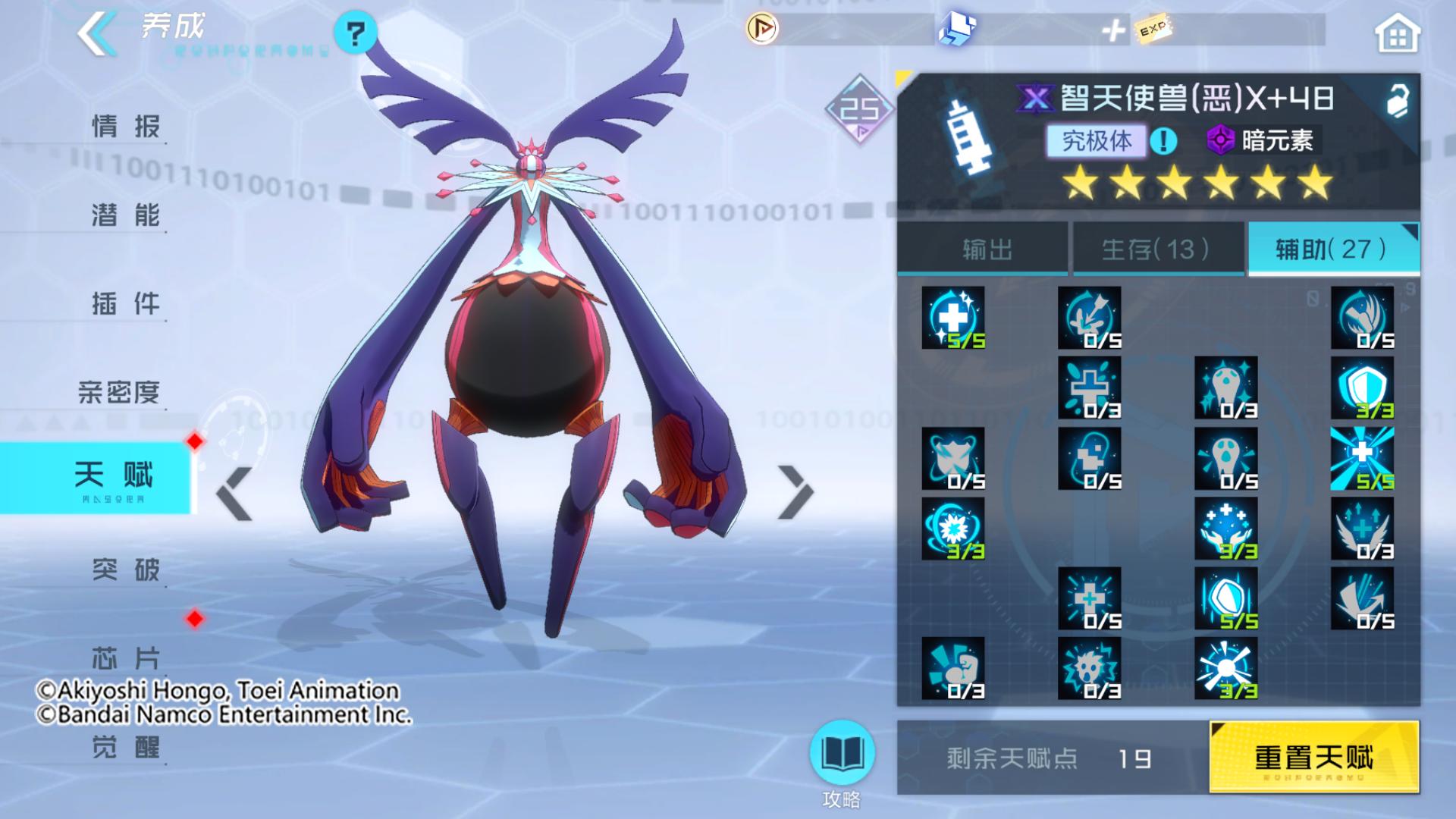
Task: Open the 插件 plugin menu entry
Action: [x=125, y=303]
